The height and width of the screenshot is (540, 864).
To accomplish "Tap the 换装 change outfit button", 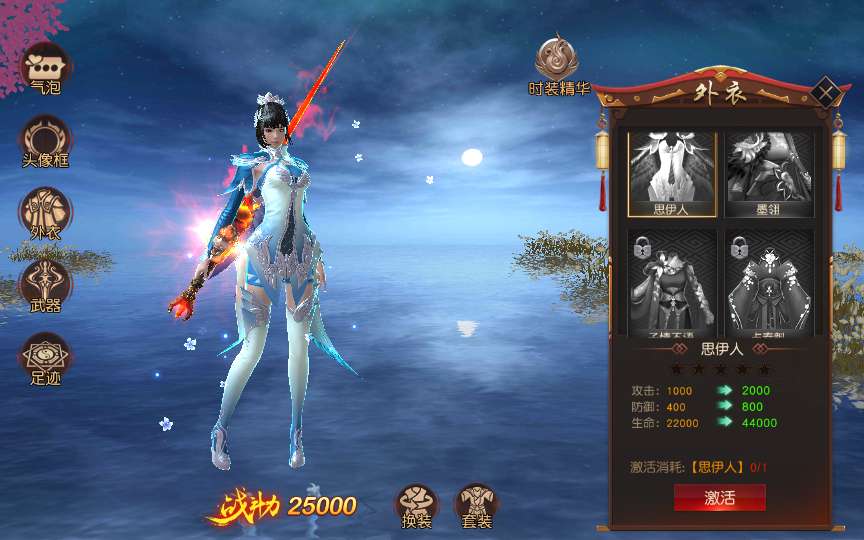I will 417,505.
